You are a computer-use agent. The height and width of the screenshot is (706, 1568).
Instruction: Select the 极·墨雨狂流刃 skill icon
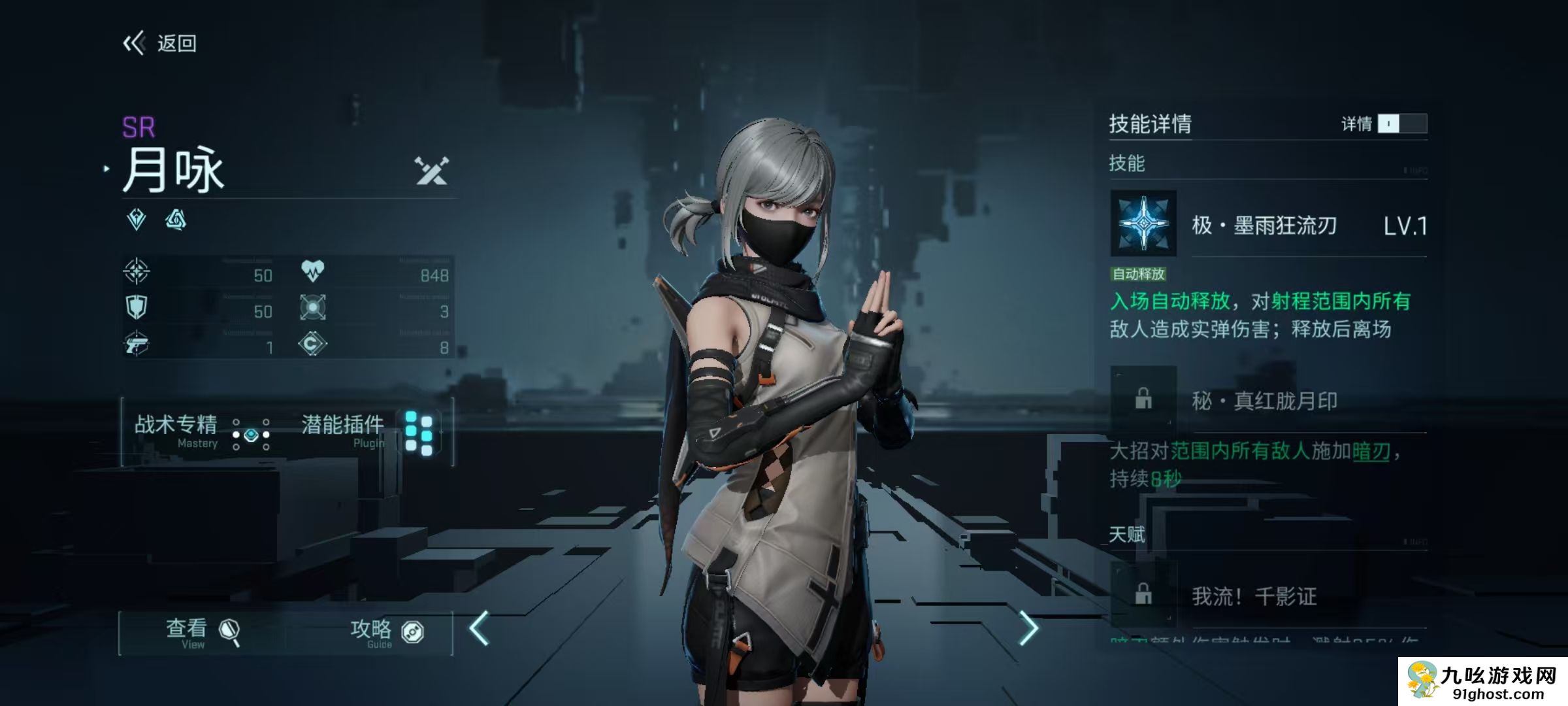point(1143,224)
